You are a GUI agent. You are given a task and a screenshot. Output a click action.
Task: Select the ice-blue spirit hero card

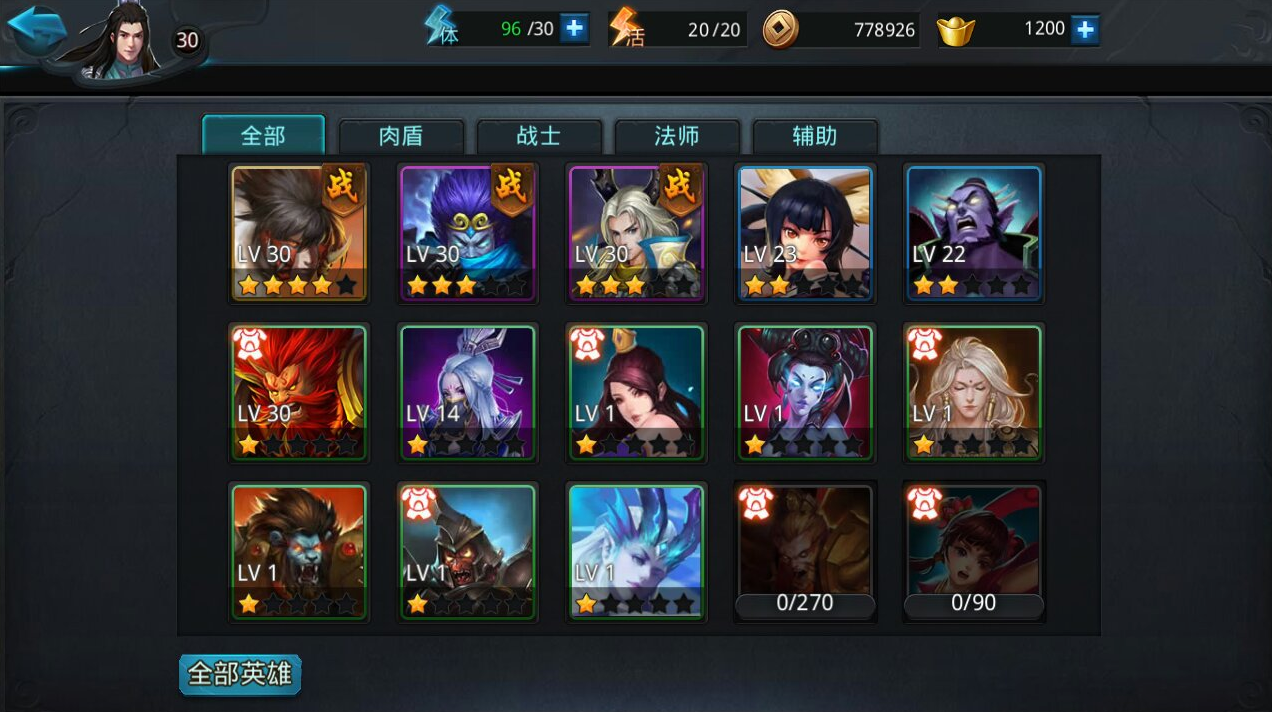(636, 553)
